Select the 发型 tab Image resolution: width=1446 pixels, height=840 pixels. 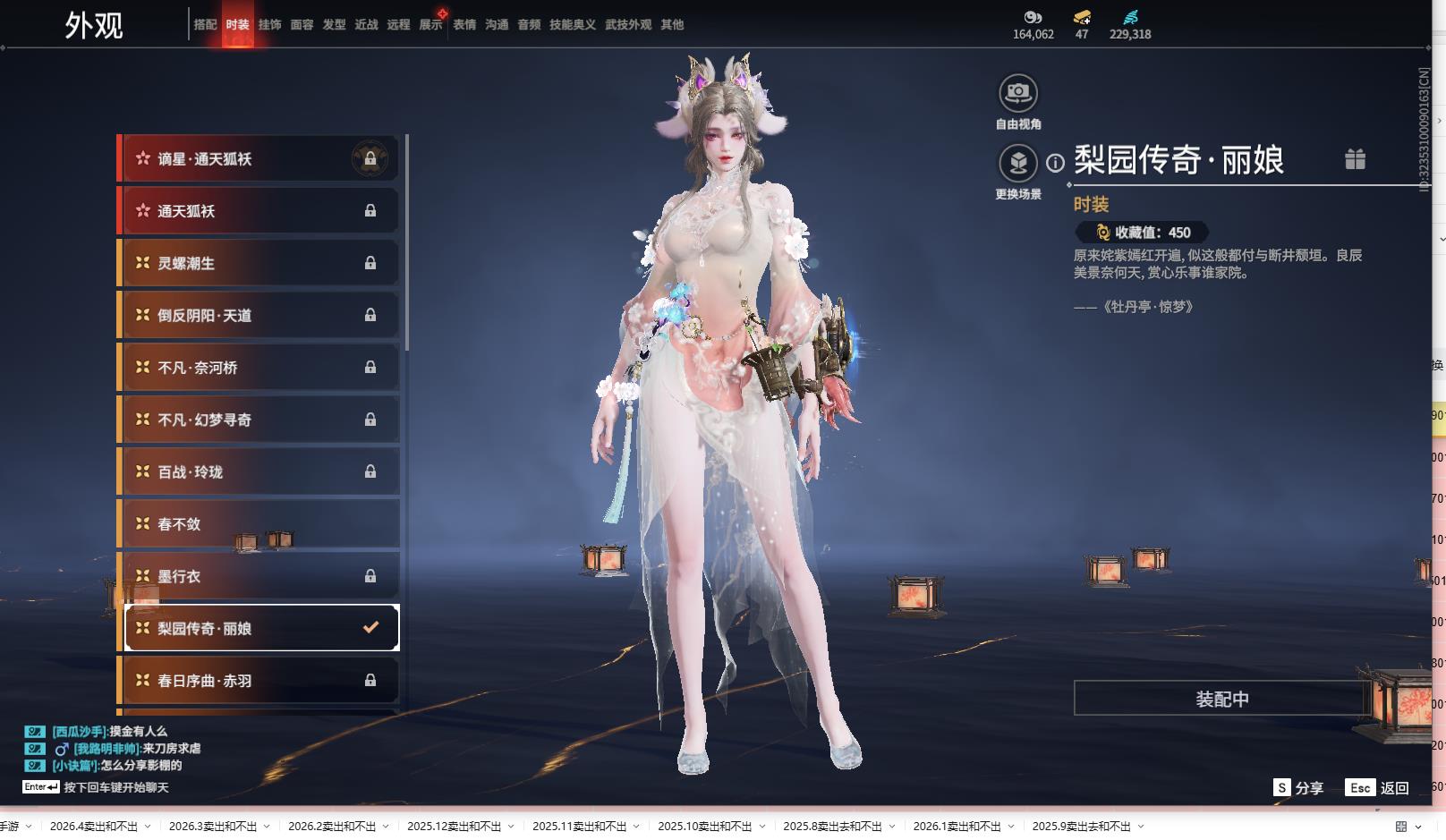tap(334, 25)
